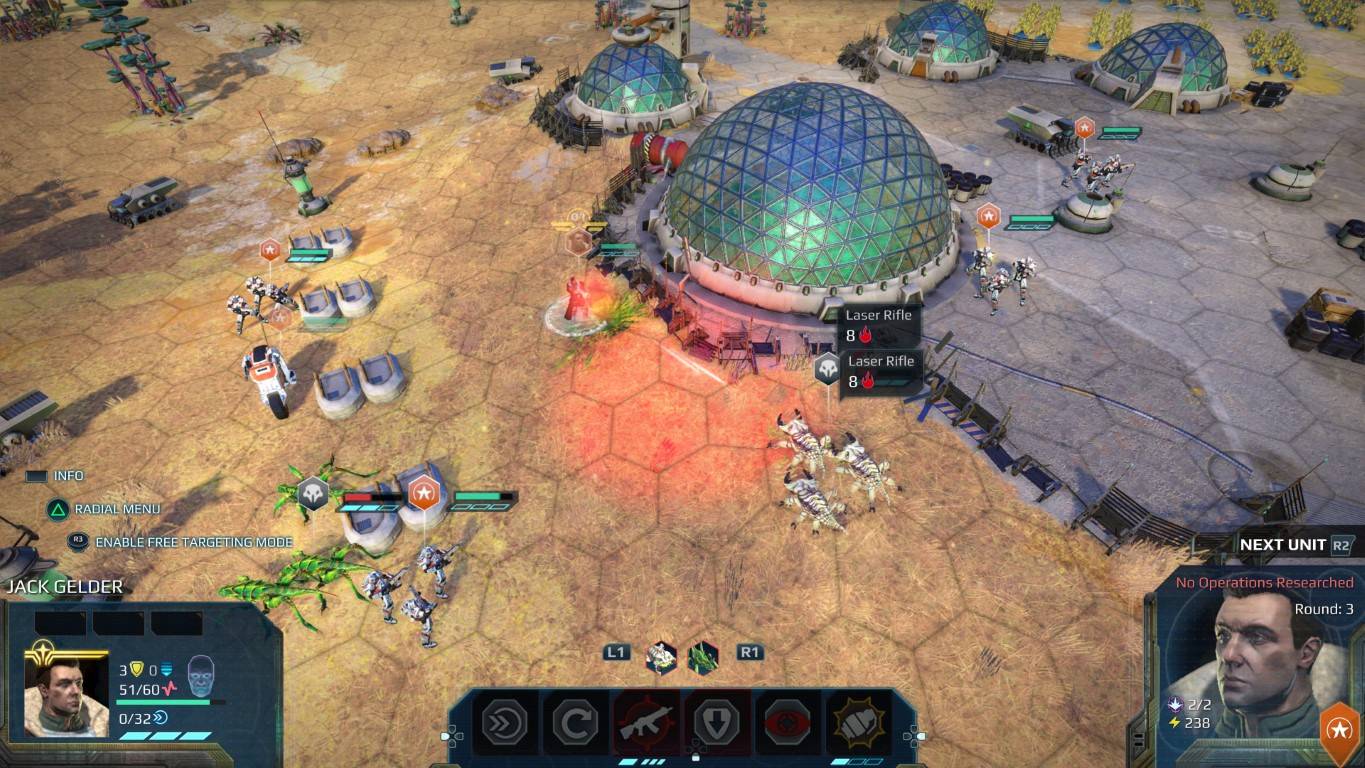Select the wounded green insect unit marker
Image resolution: width=1365 pixels, height=768 pixels.
pos(313,494)
